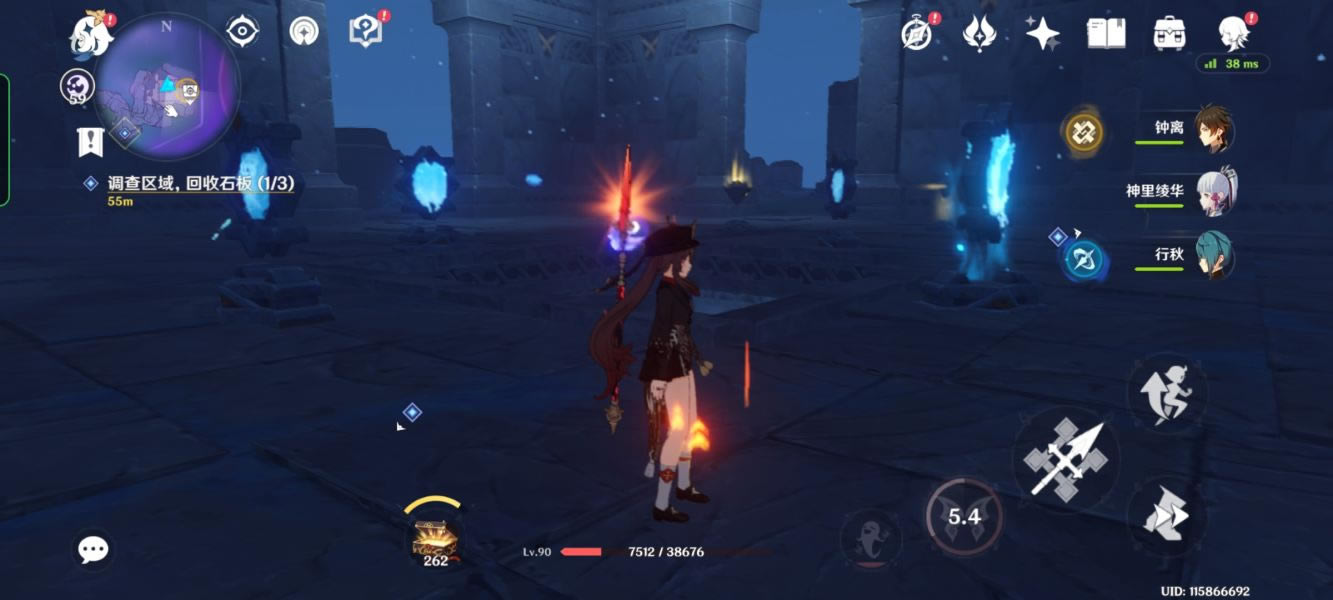Screen dimensions: 1333x600
Task: Open the chat speech bubble
Action: coord(94,549)
